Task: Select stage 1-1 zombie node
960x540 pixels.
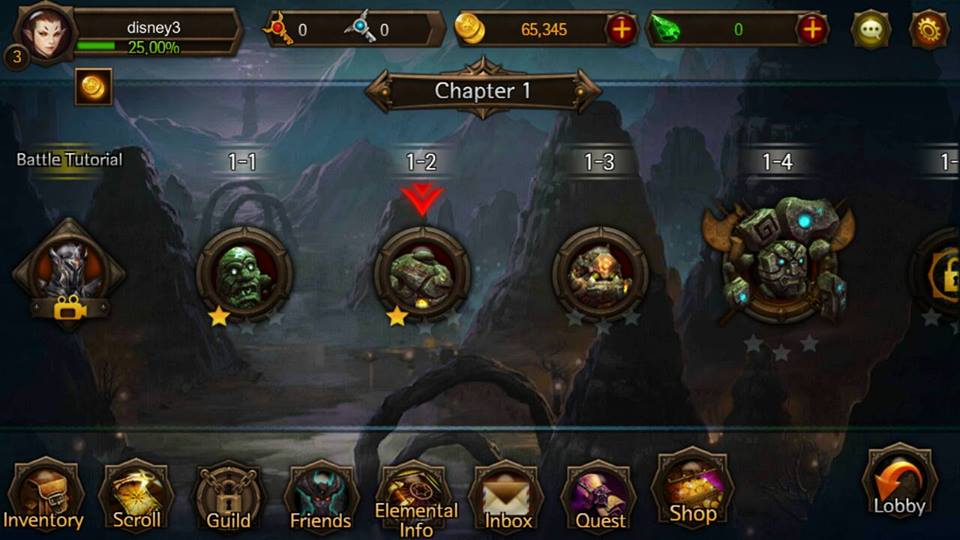Action: coord(243,272)
